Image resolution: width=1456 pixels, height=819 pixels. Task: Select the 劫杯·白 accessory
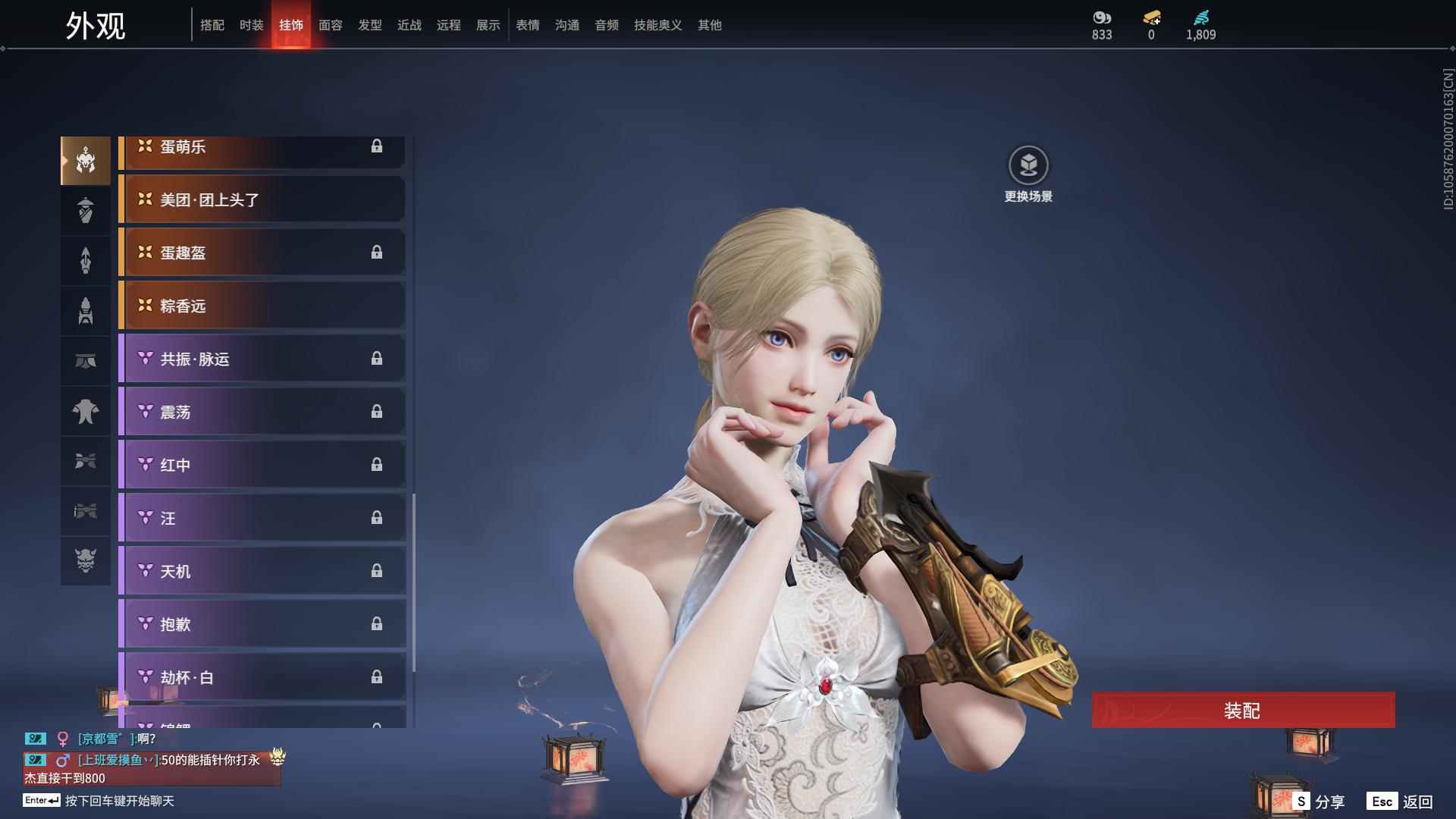tap(262, 677)
